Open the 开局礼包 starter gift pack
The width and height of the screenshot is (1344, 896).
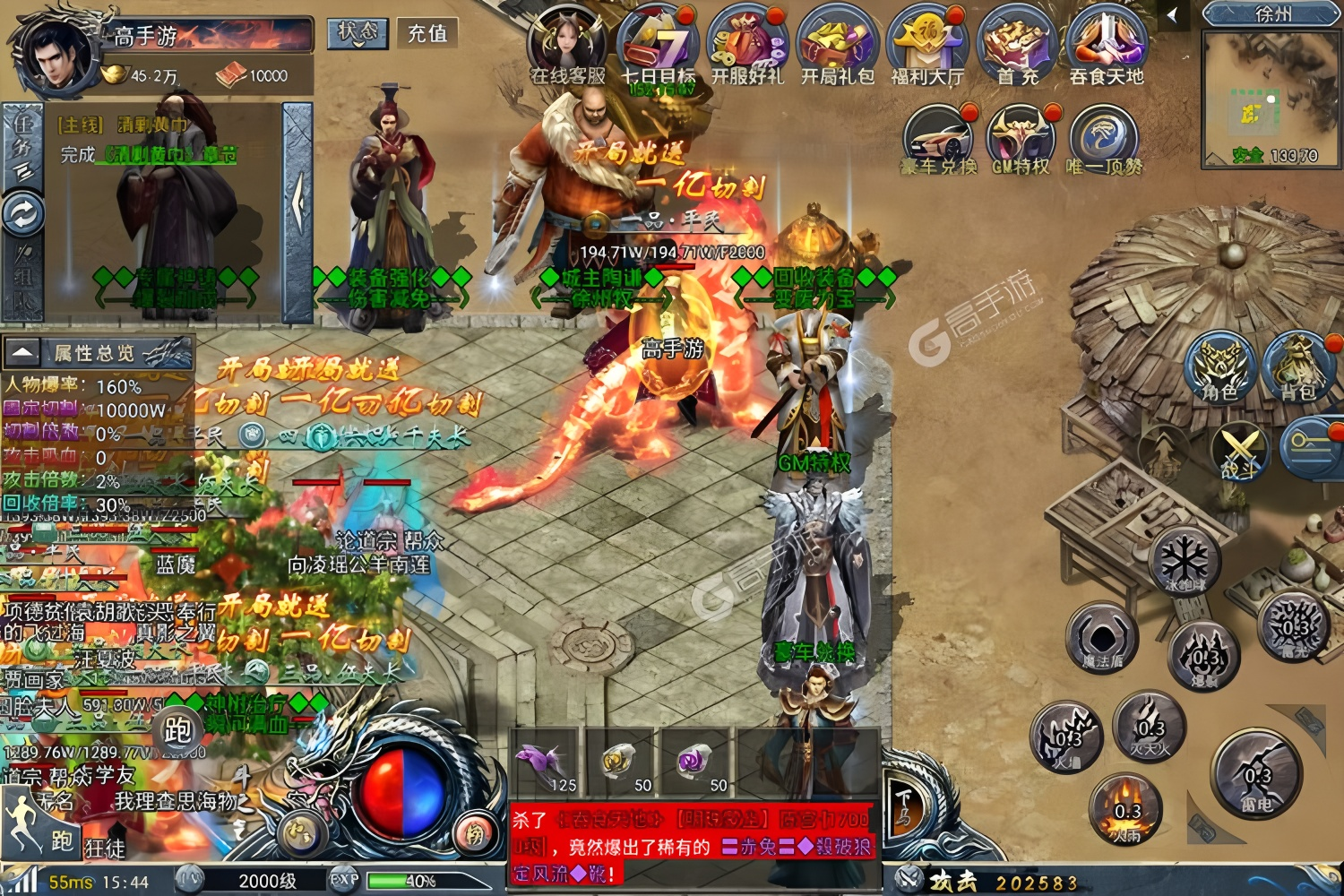pos(837,43)
